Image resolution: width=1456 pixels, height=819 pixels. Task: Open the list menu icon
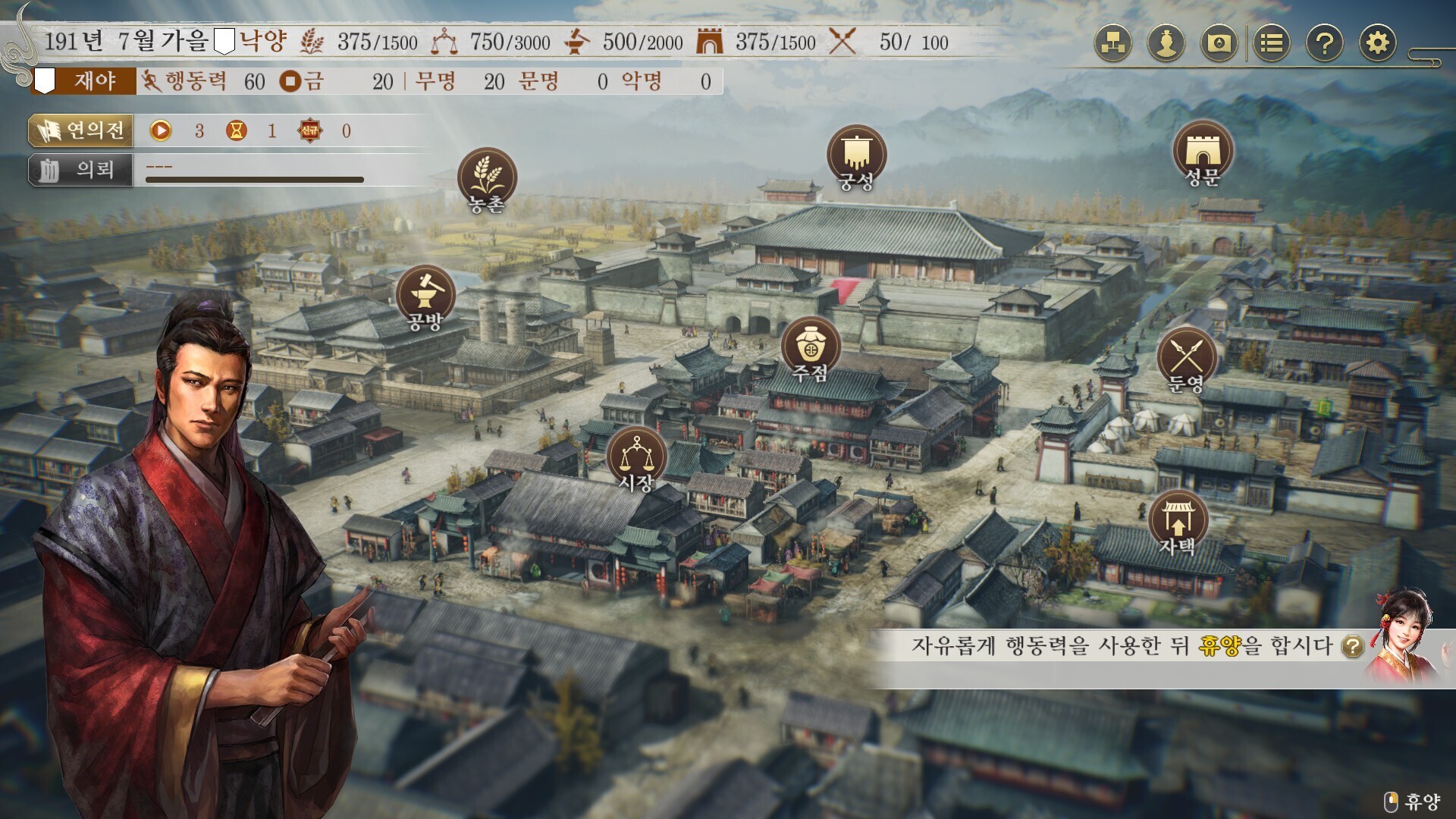(1272, 43)
